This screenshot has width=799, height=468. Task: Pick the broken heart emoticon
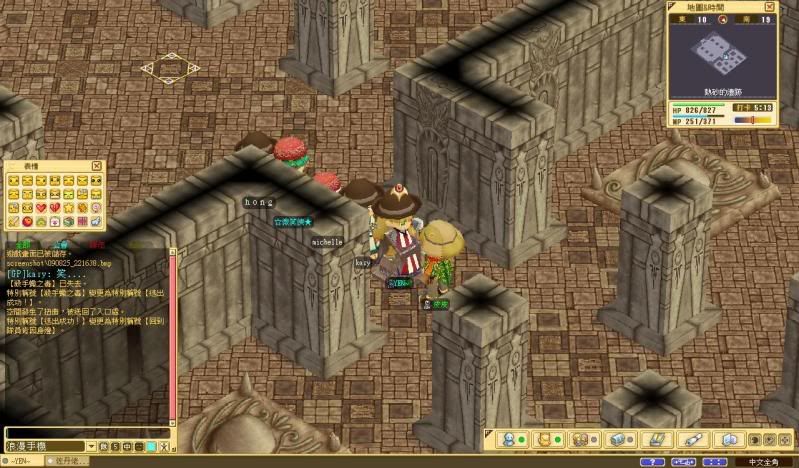(55, 207)
